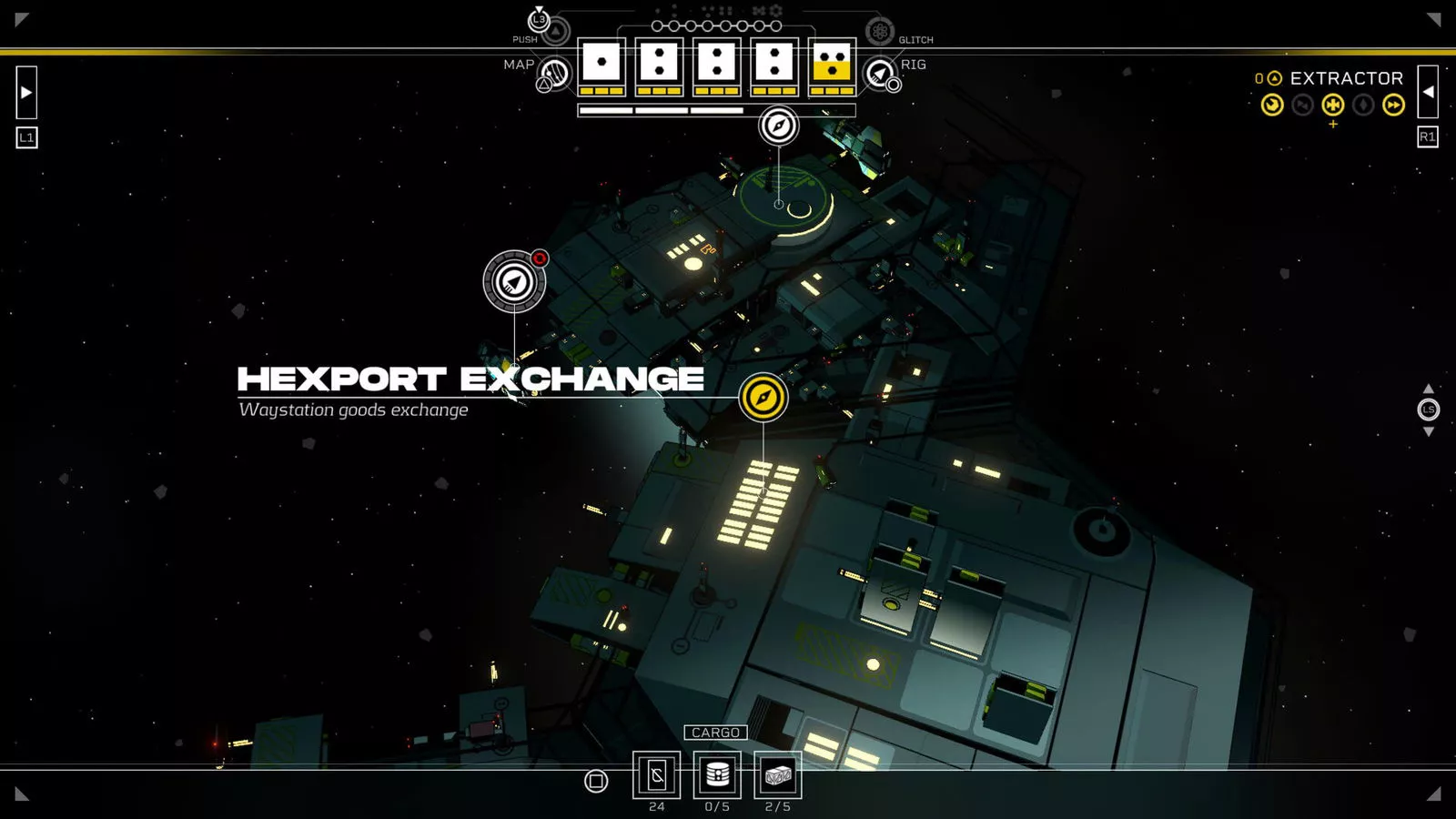The height and width of the screenshot is (819, 1456).
Task: Select the Glitch icon
Action: pos(879,32)
